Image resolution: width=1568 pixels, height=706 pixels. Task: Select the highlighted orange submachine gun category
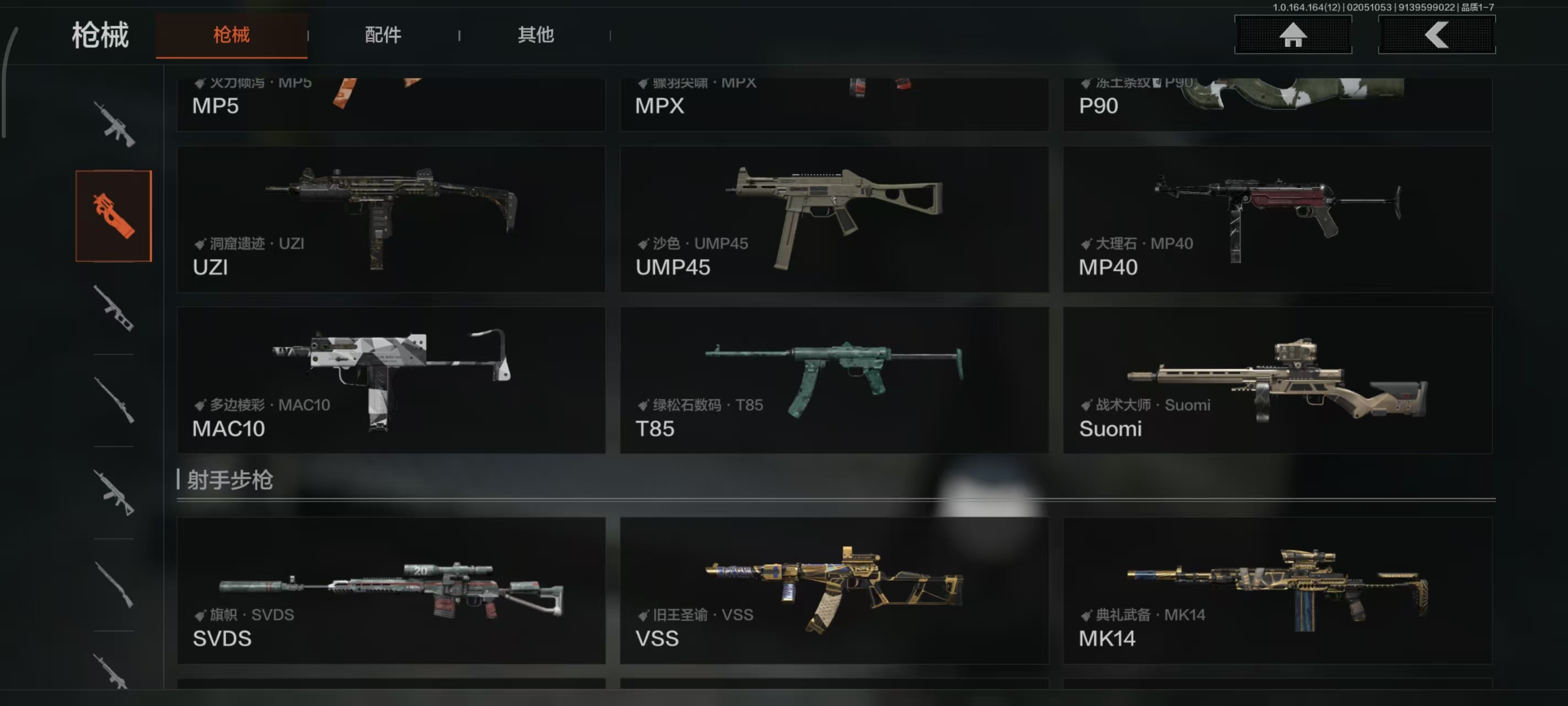pos(113,216)
